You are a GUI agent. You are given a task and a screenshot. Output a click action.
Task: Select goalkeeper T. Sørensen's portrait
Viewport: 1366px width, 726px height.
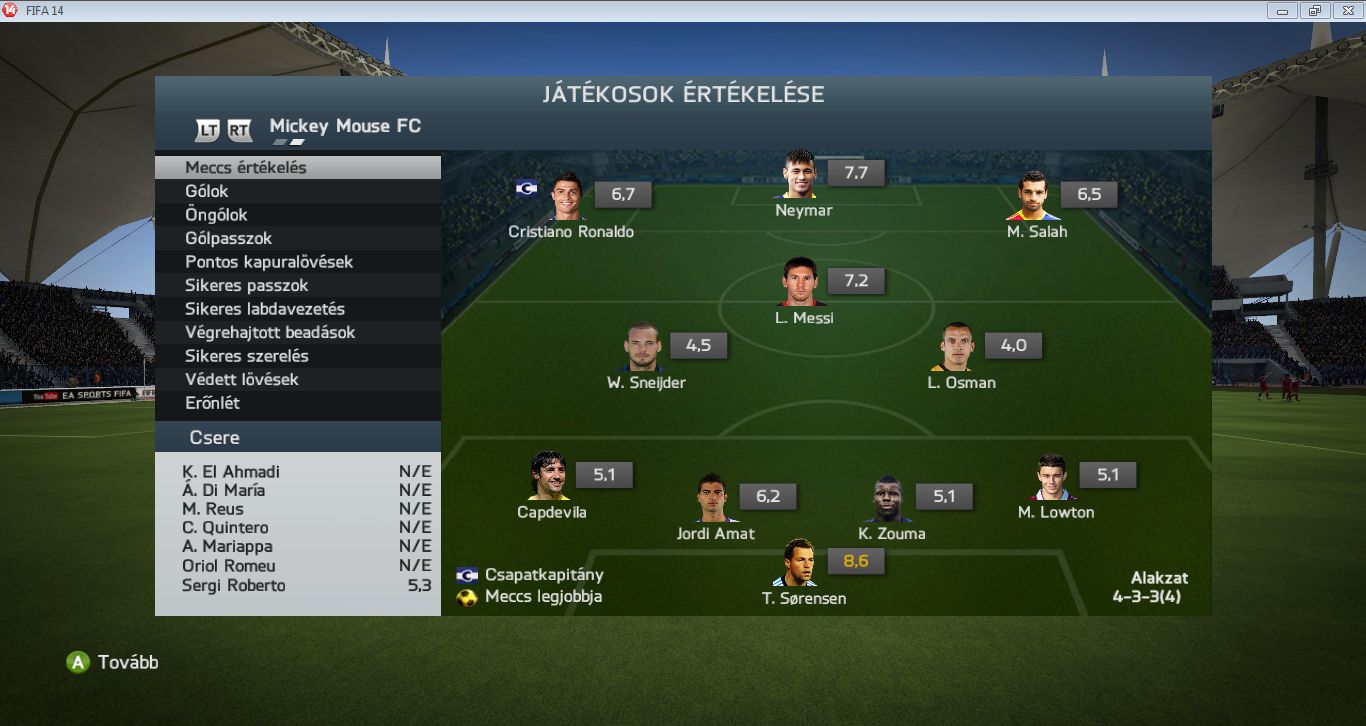(x=799, y=564)
